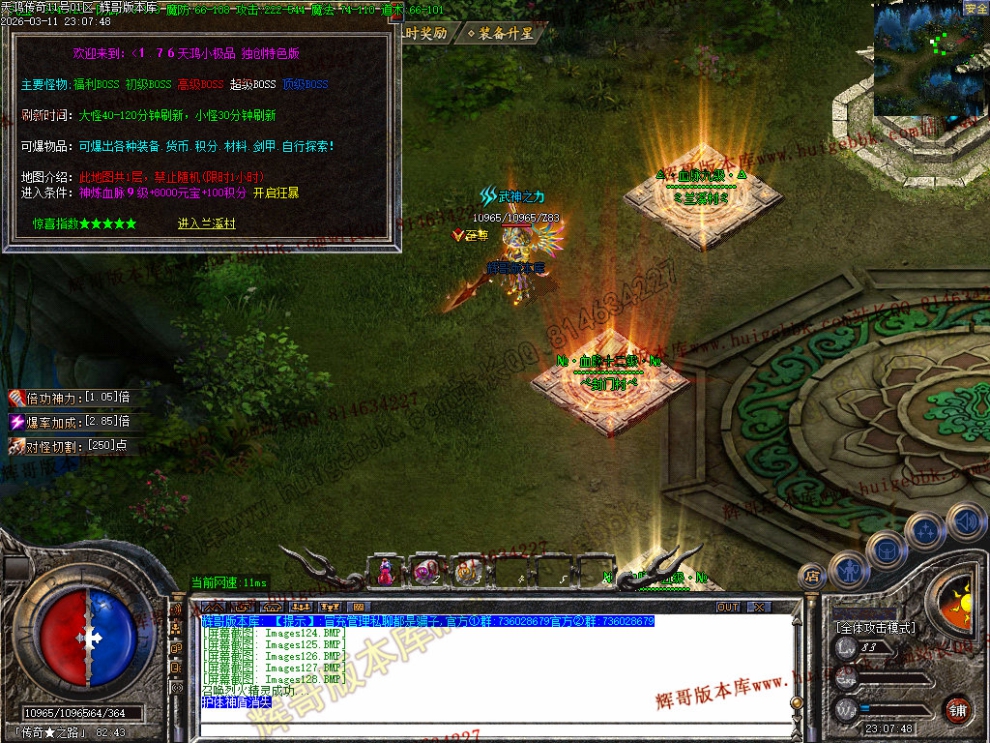Click the chat text input line

point(500,728)
